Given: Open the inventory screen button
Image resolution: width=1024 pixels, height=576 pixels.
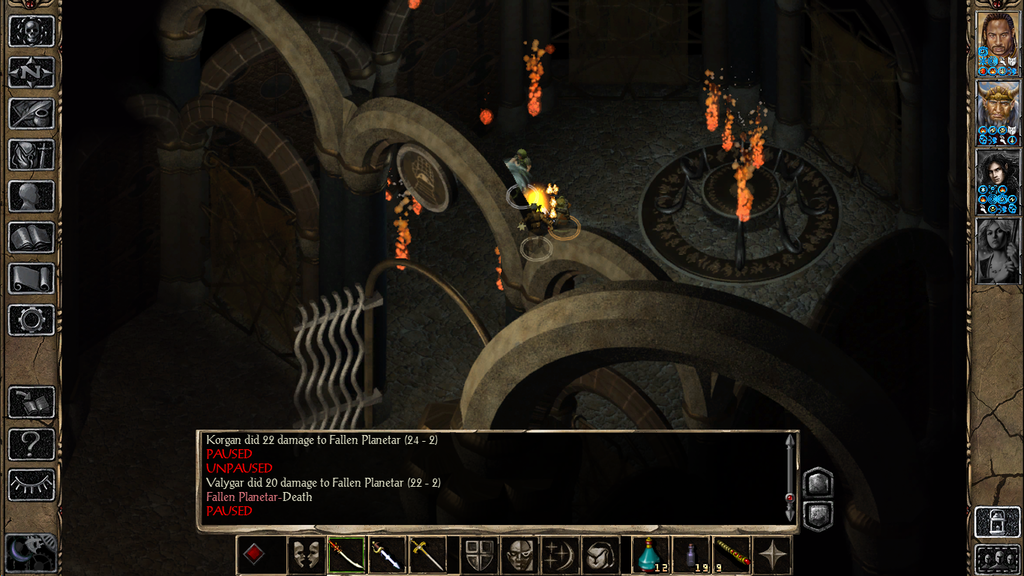Looking at the screenshot, I should click(x=31, y=154).
